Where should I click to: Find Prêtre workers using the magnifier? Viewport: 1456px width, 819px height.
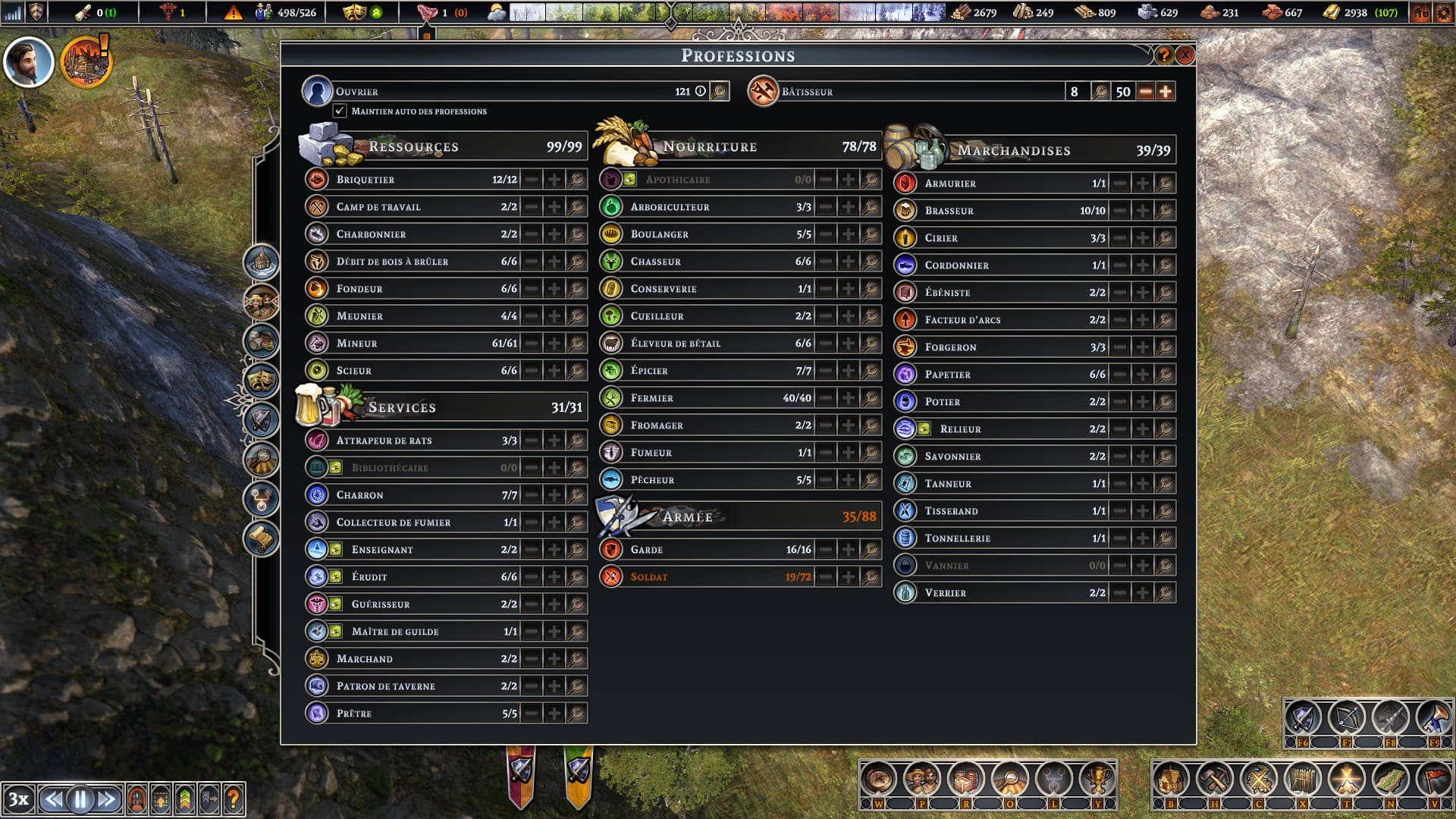point(576,714)
